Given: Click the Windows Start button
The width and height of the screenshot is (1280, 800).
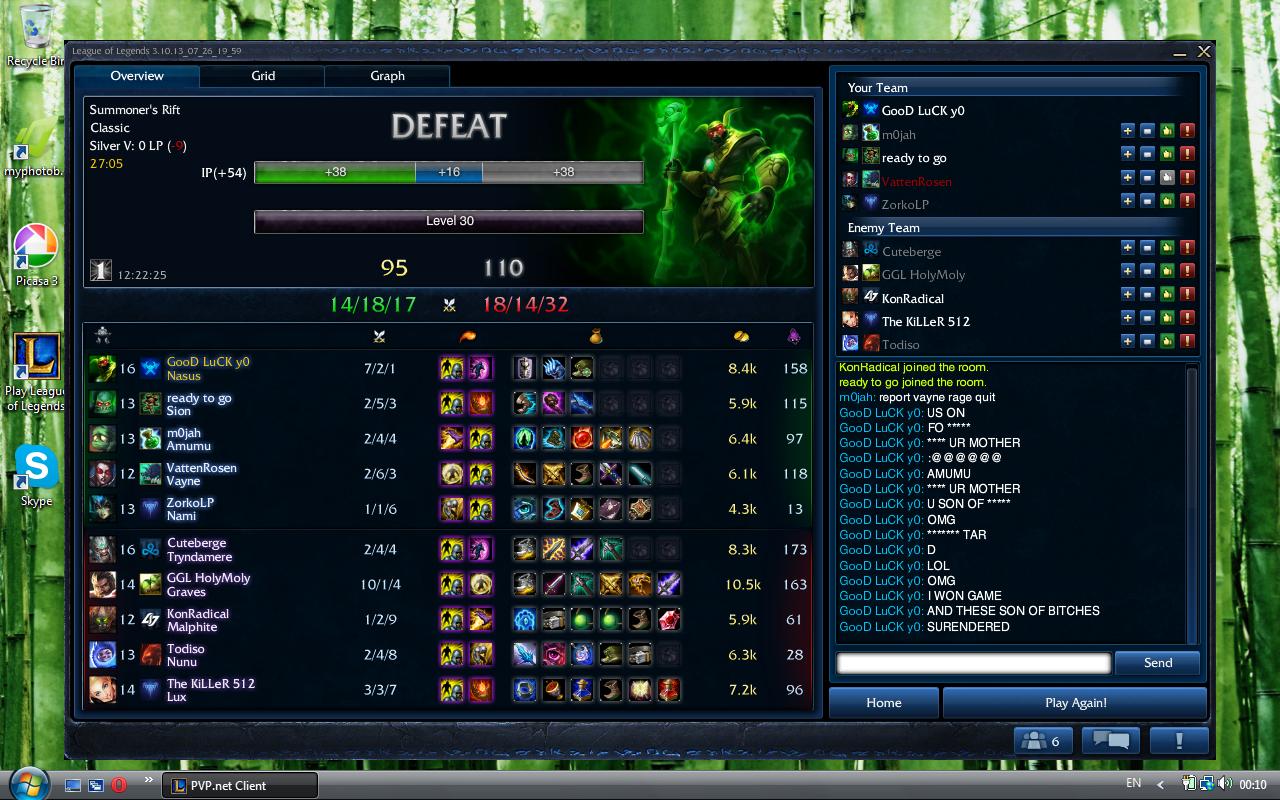Looking at the screenshot, I should 27,782.
